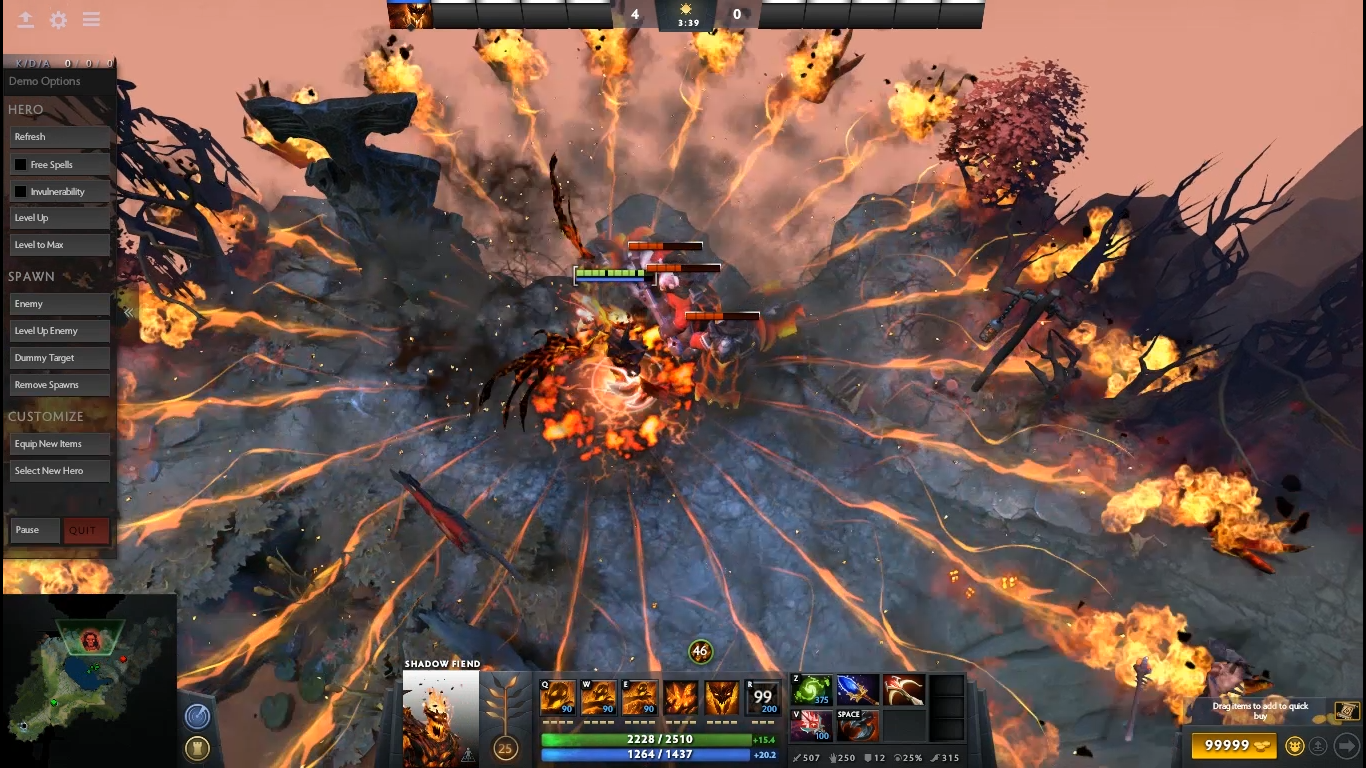
Task: Spawn an Enemy from the demo panel
Action: coord(59,304)
